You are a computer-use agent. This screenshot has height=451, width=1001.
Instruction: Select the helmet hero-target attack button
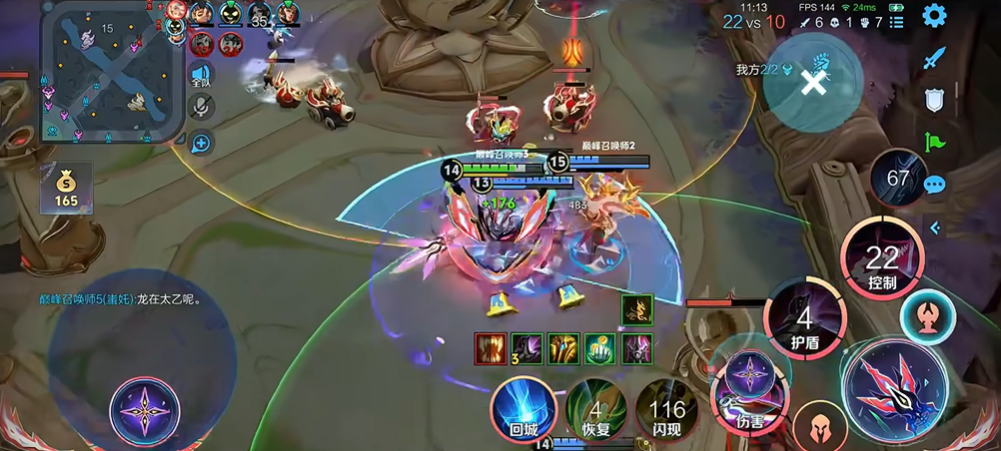[x=820, y=428]
